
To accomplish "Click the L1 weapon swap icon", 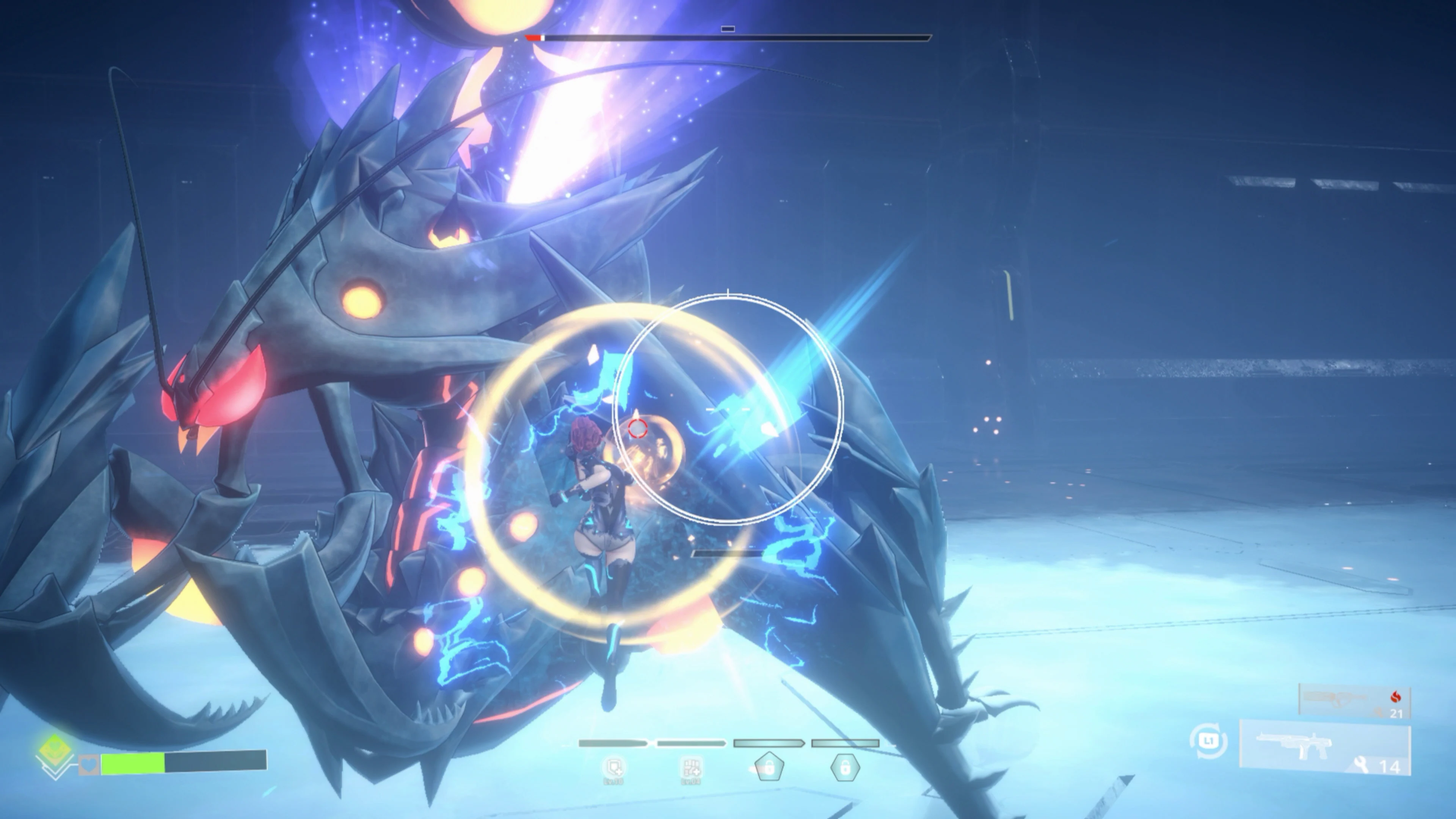I will tap(1208, 741).
